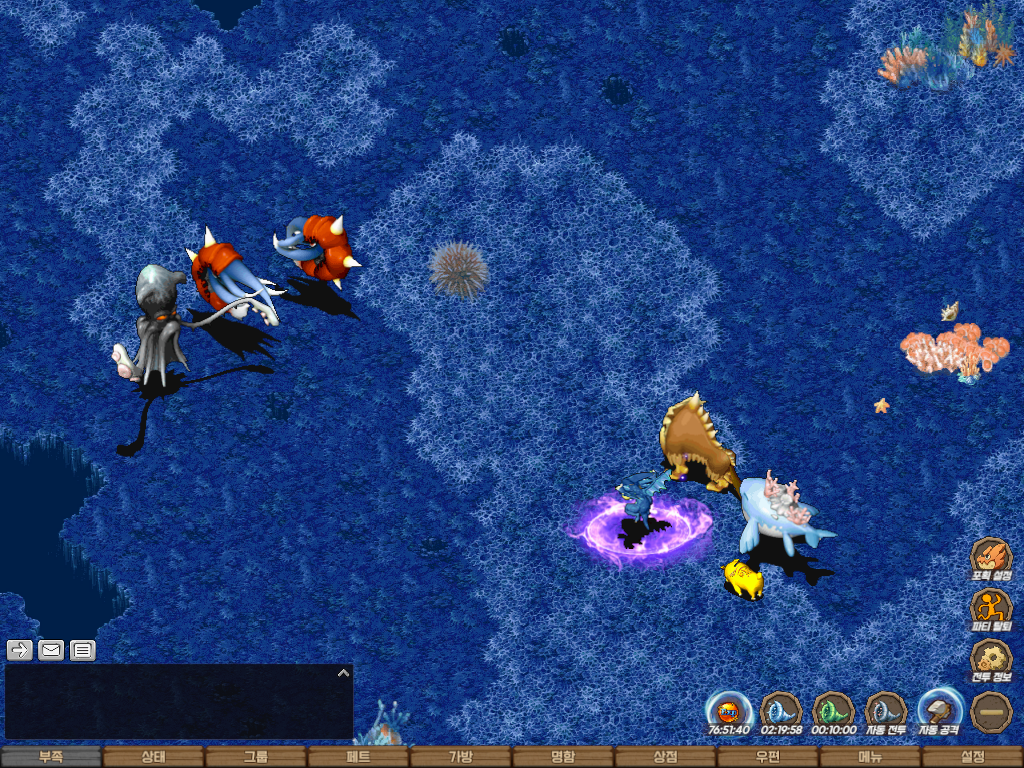Open 포획 설정 capture settings icon

(991, 558)
